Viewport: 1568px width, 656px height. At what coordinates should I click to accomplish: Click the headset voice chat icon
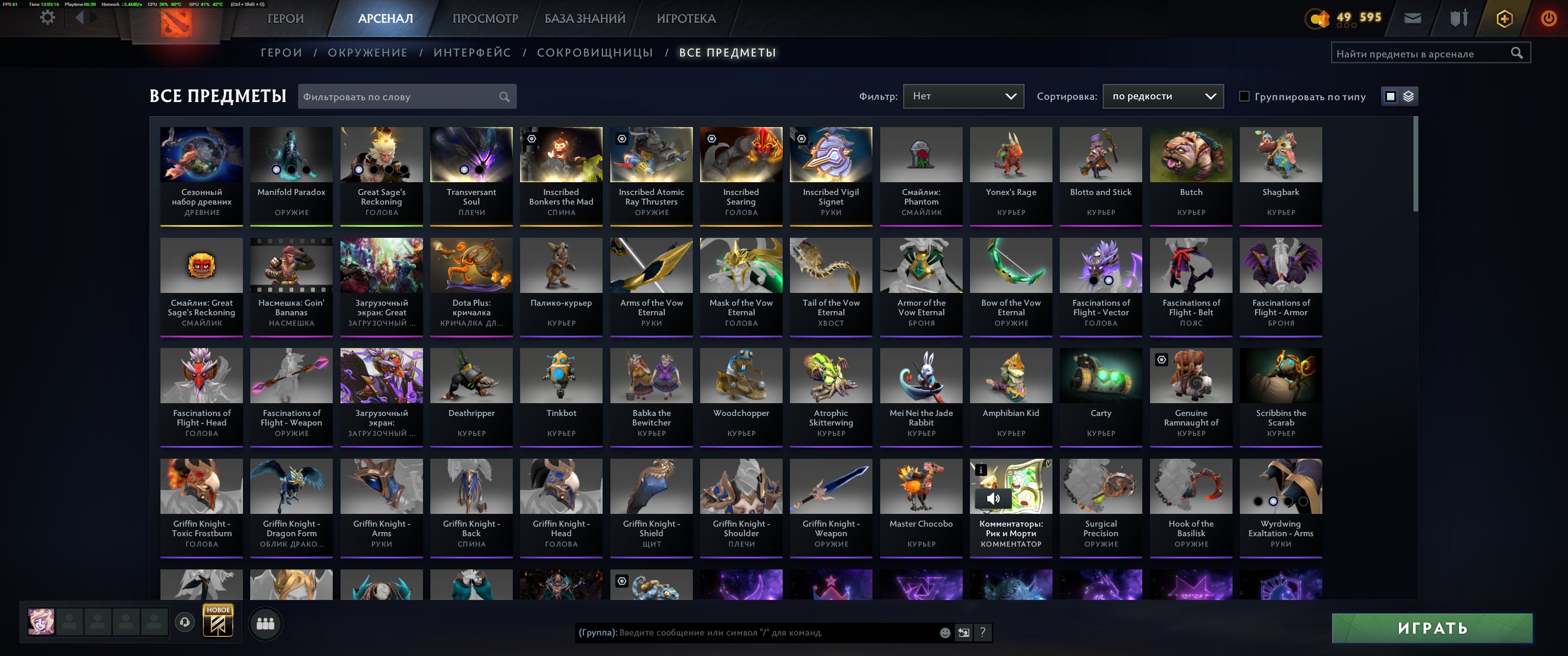(185, 623)
